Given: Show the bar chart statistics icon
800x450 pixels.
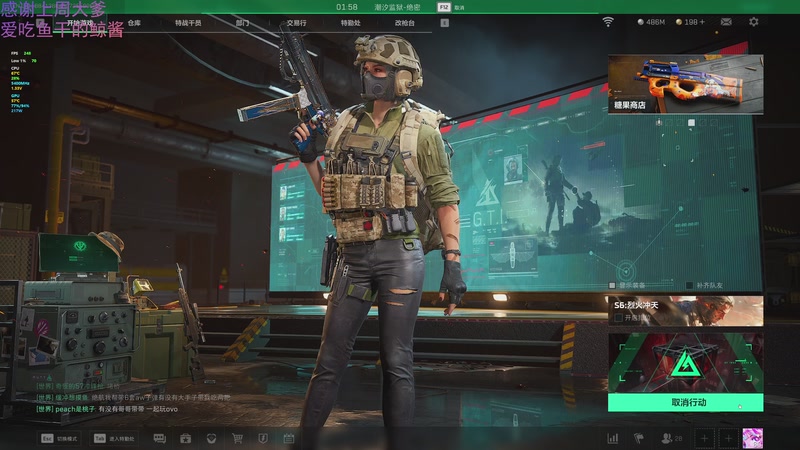Looking at the screenshot, I should click(612, 438).
